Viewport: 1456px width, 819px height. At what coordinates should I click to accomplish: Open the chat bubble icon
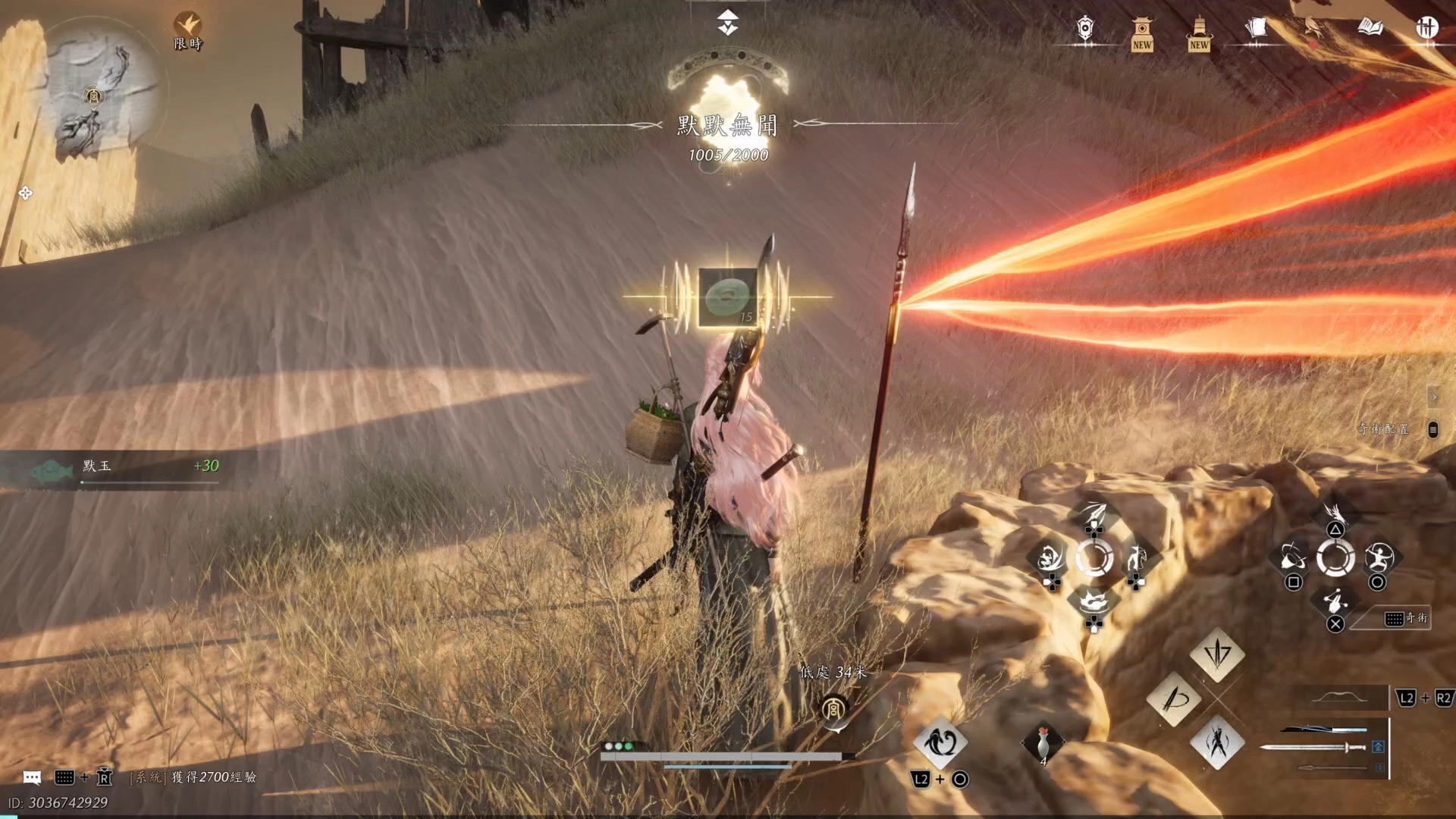[32, 777]
